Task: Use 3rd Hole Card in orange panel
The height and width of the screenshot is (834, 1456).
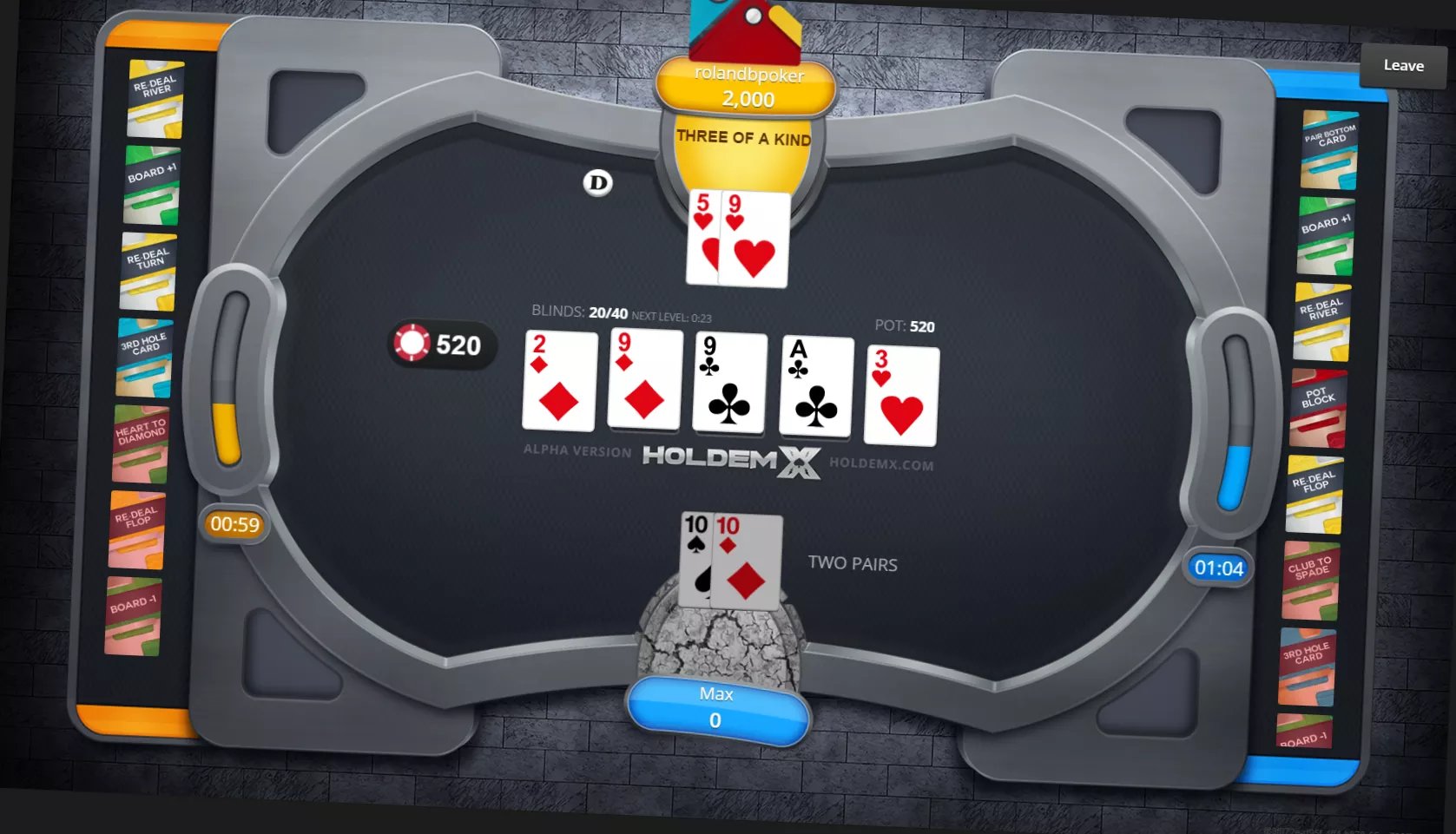Action: pos(144,358)
